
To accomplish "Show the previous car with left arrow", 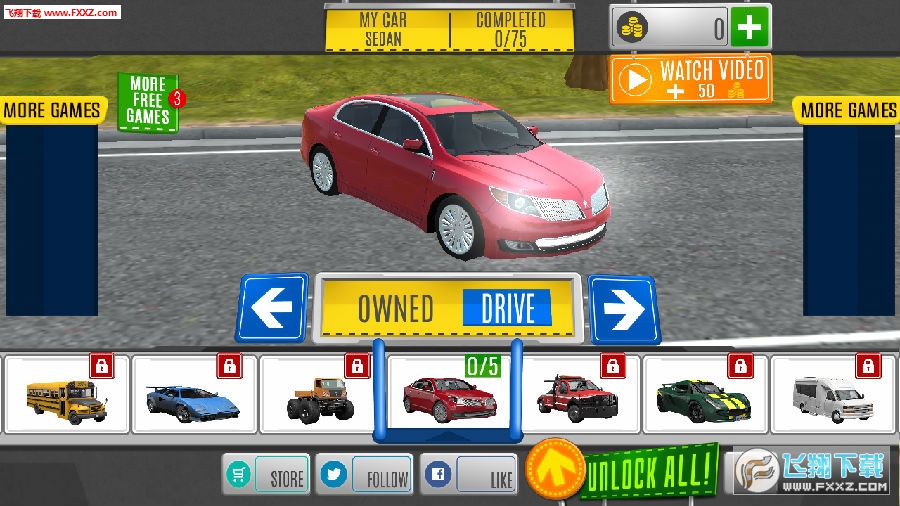I will coord(272,309).
